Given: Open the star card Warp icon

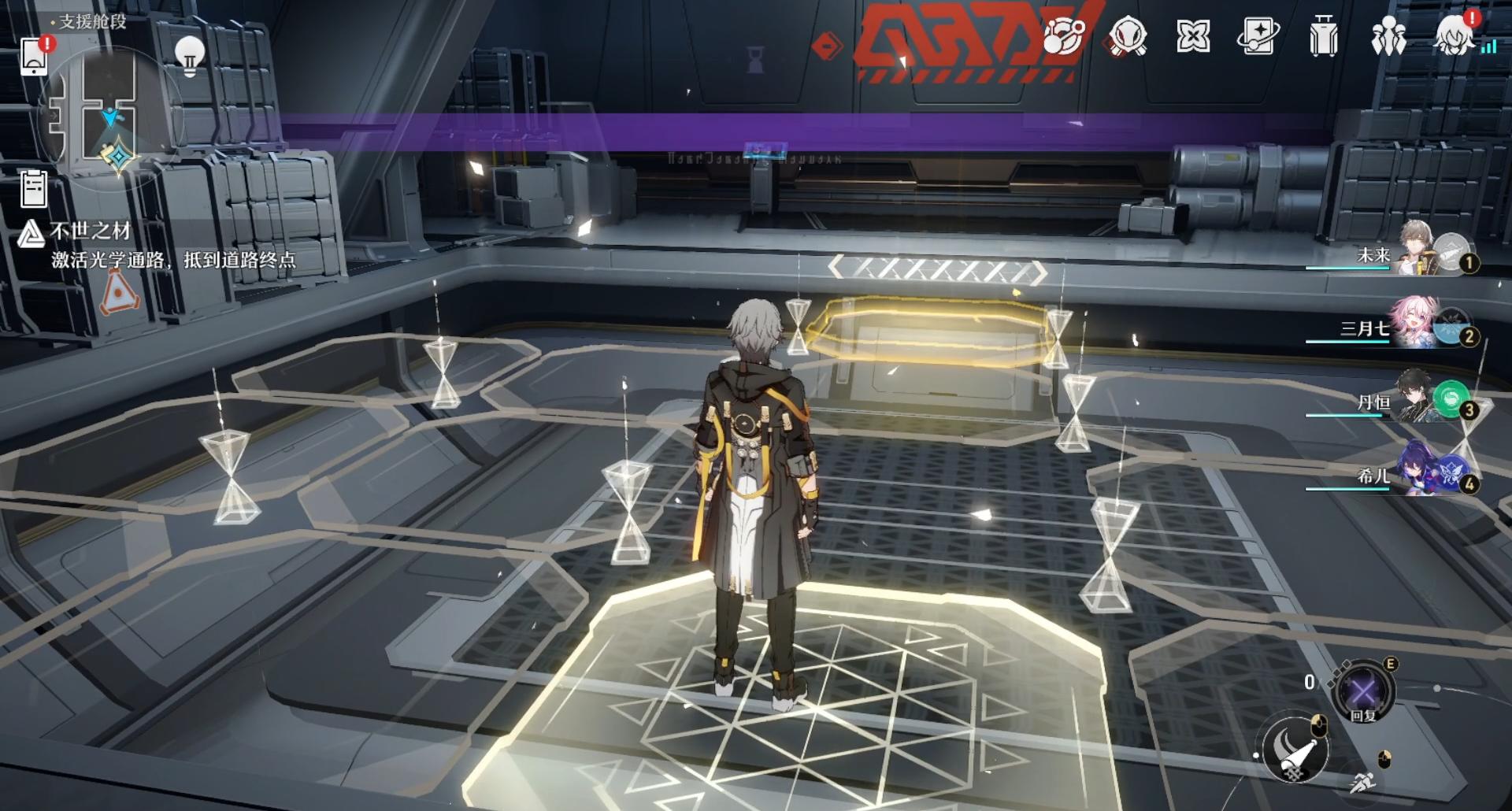Looking at the screenshot, I should [x=1258, y=36].
